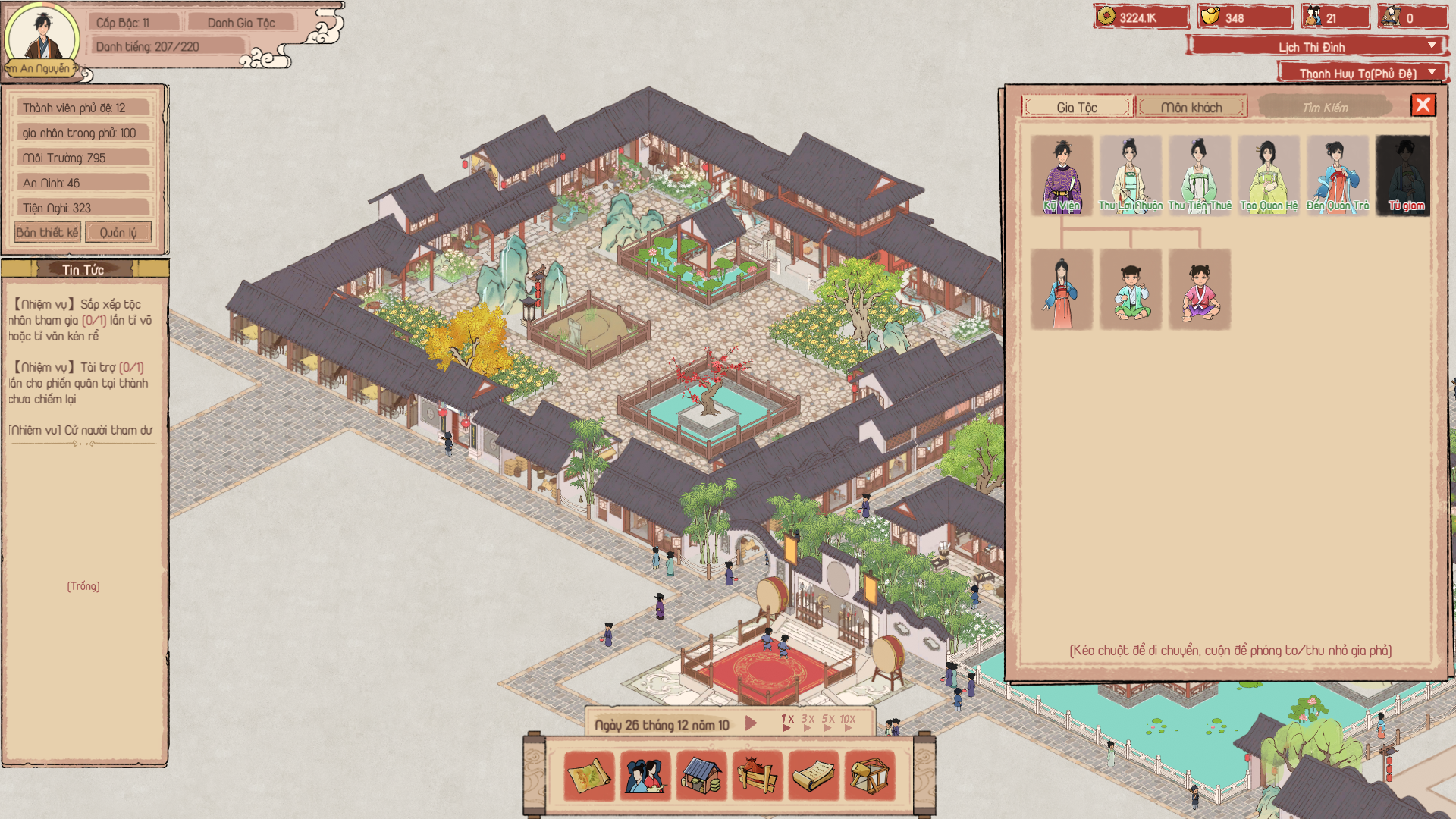
Task: Open the Lịch Thi Đình dropdown
Action: (x=1316, y=46)
